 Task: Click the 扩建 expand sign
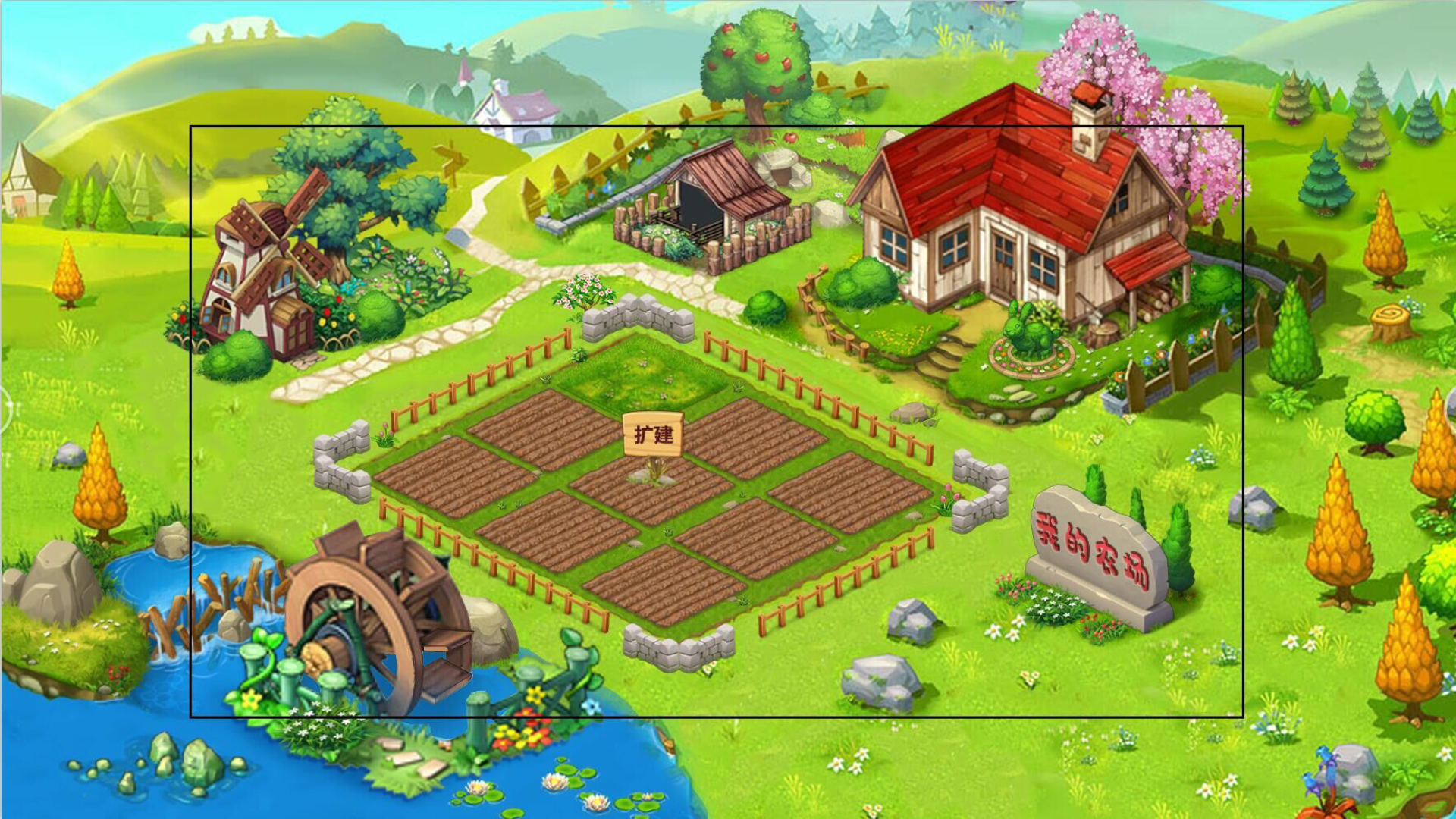click(653, 435)
